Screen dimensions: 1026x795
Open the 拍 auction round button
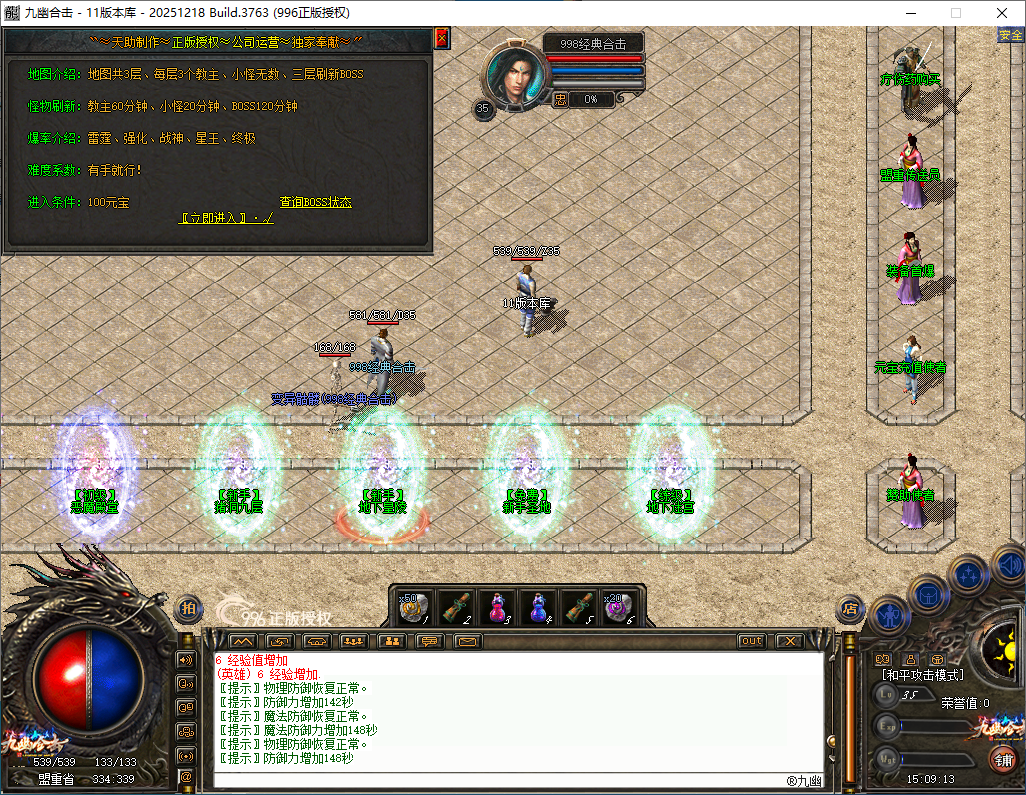188,607
